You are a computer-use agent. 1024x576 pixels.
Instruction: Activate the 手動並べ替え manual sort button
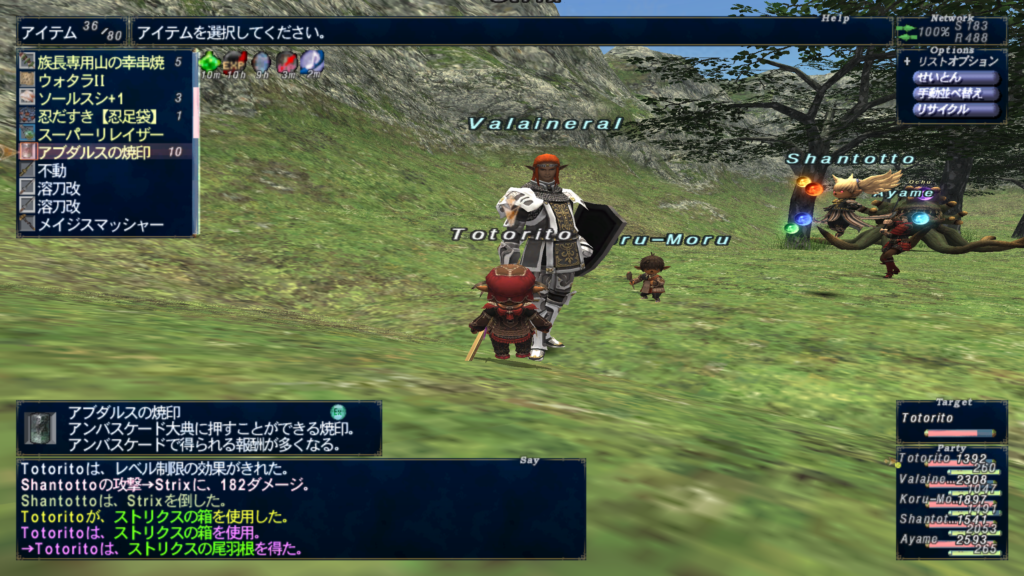tap(954, 93)
